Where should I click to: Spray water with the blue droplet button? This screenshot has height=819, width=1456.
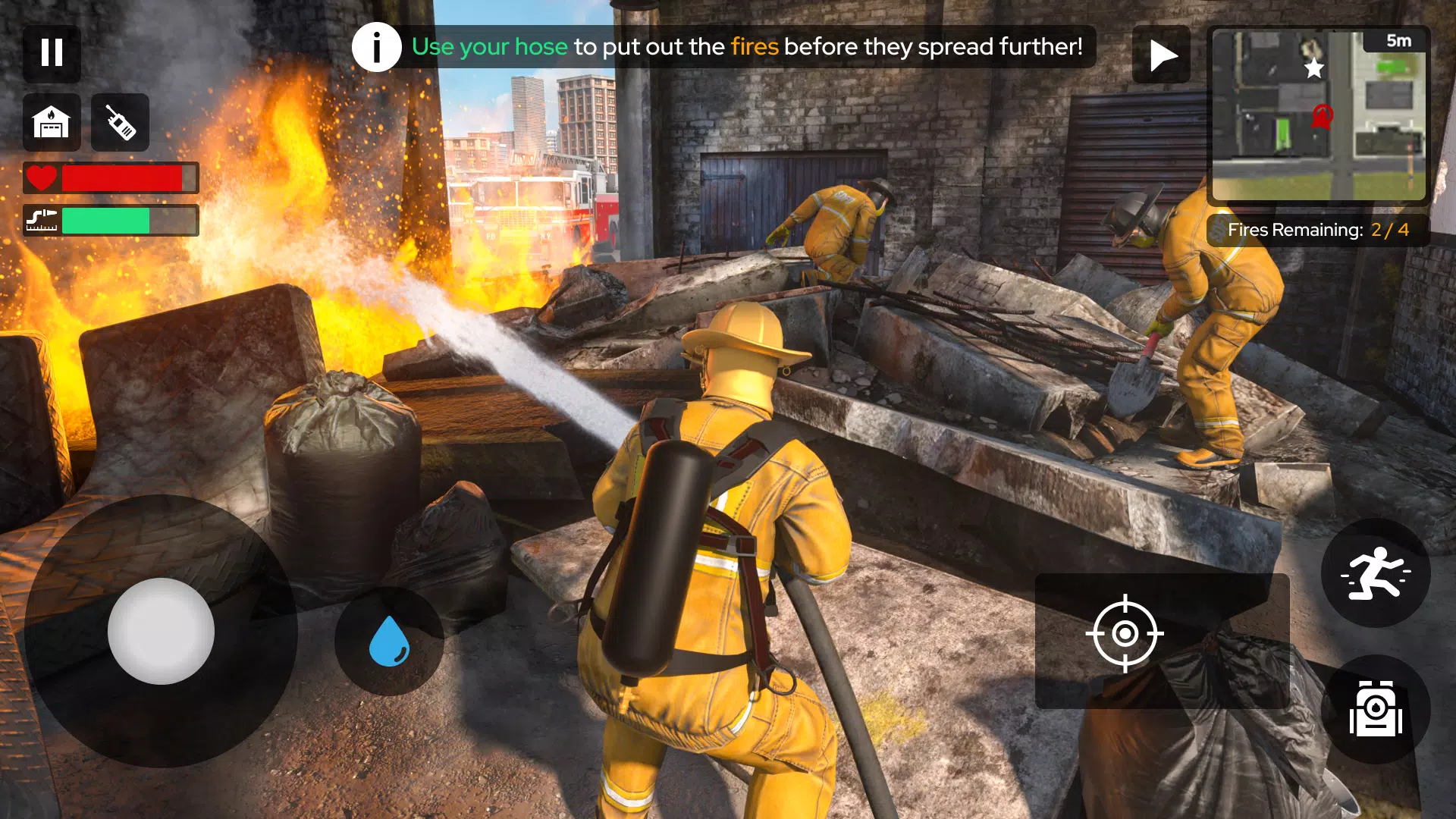point(389,641)
